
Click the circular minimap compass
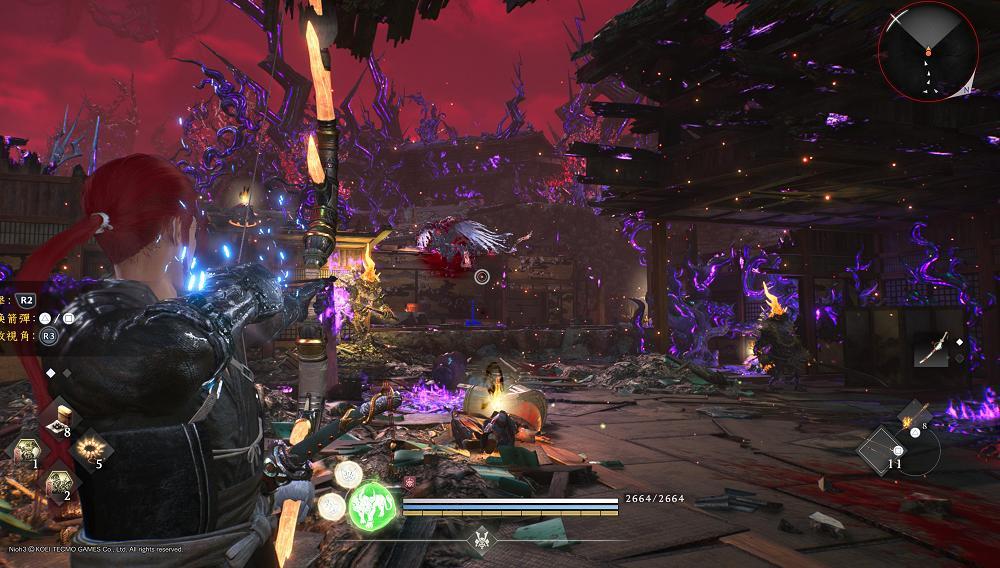tap(928, 50)
